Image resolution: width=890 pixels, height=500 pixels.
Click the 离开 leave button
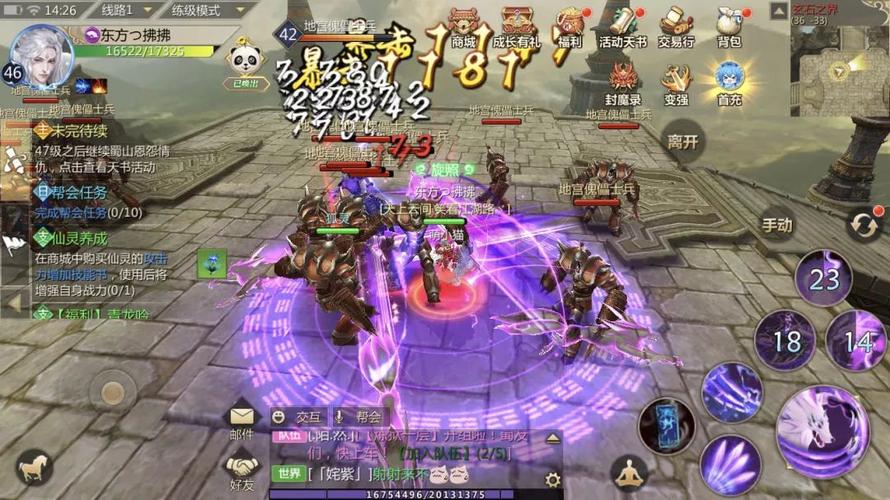coord(684,141)
